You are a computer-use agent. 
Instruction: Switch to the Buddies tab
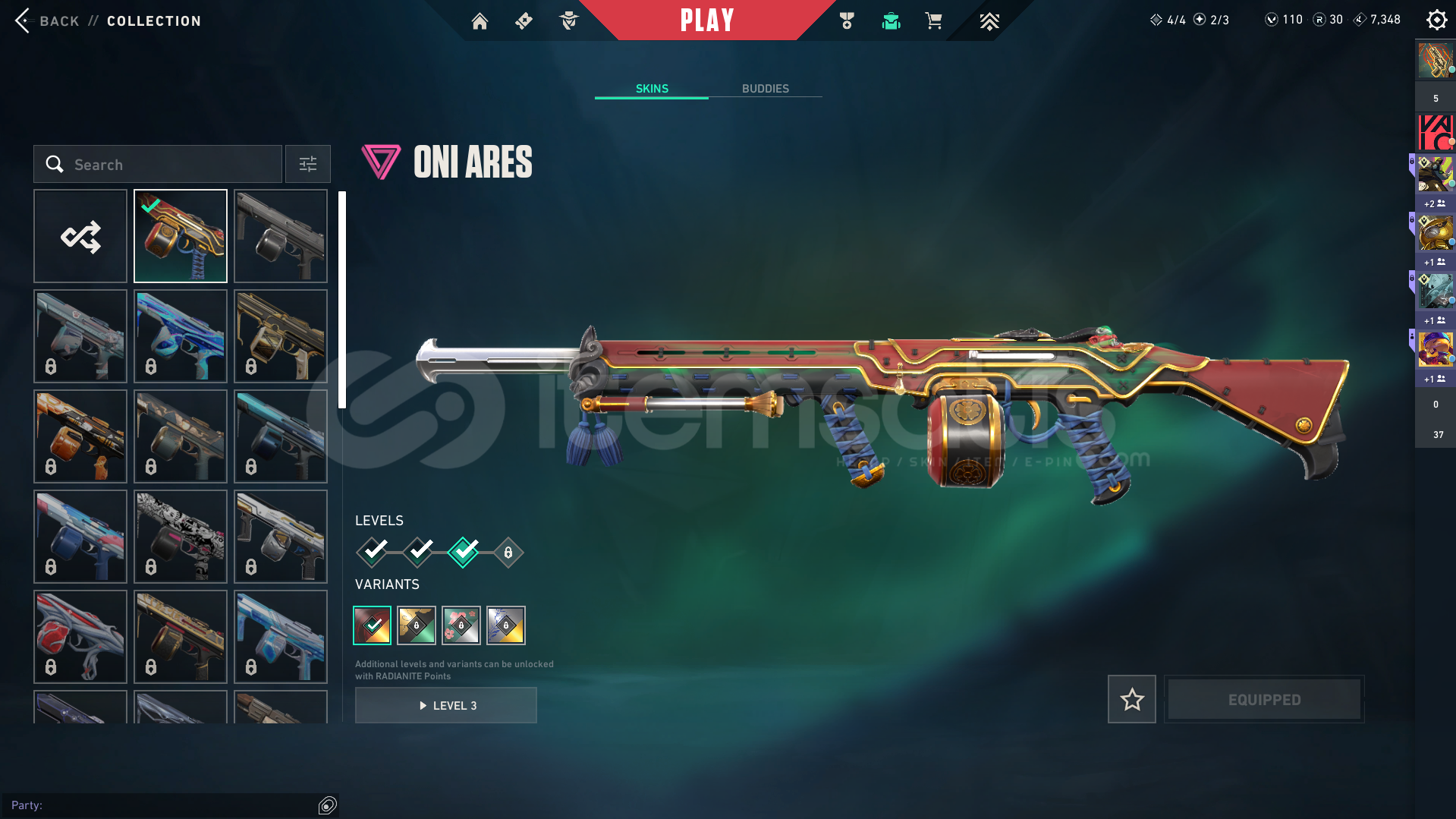pos(765,89)
